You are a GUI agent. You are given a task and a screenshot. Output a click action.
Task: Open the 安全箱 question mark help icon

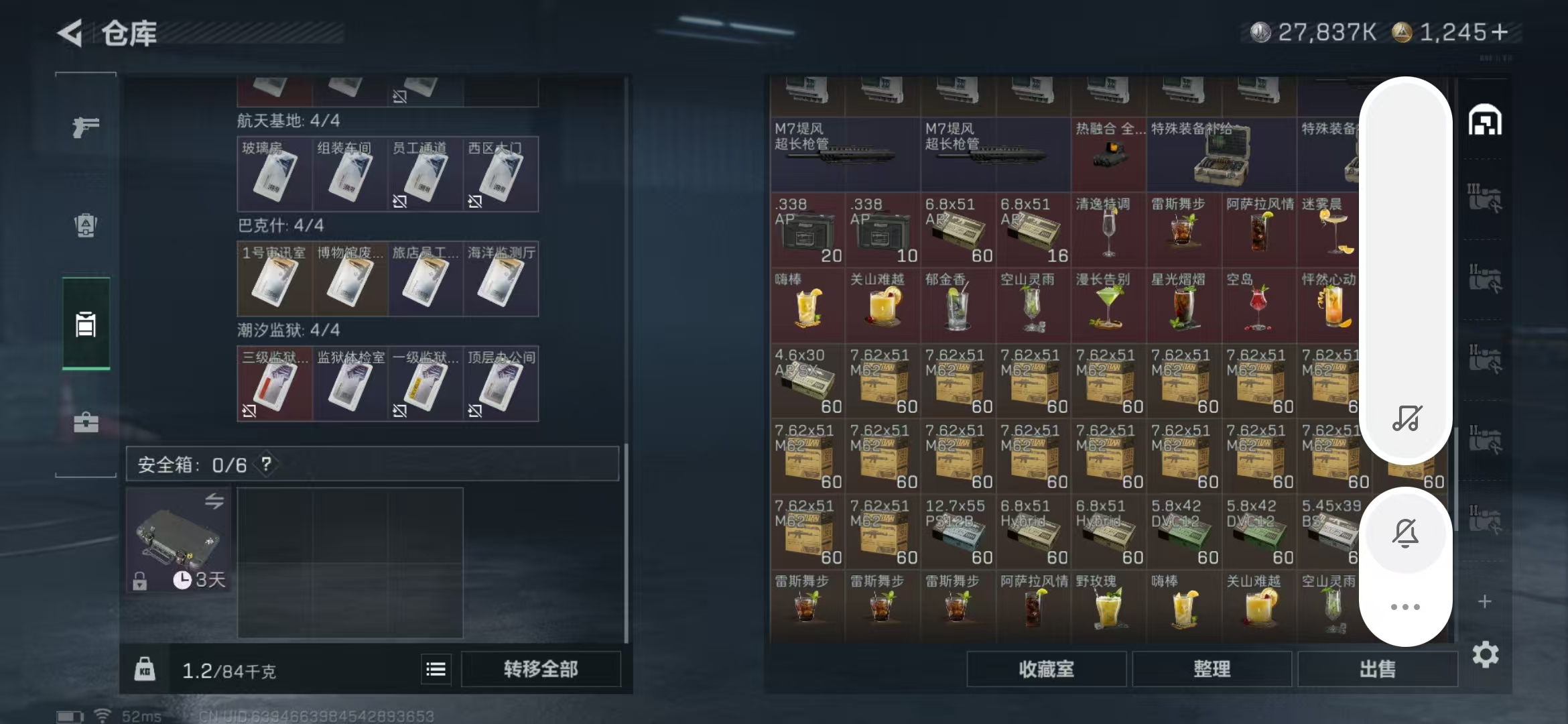(267, 465)
